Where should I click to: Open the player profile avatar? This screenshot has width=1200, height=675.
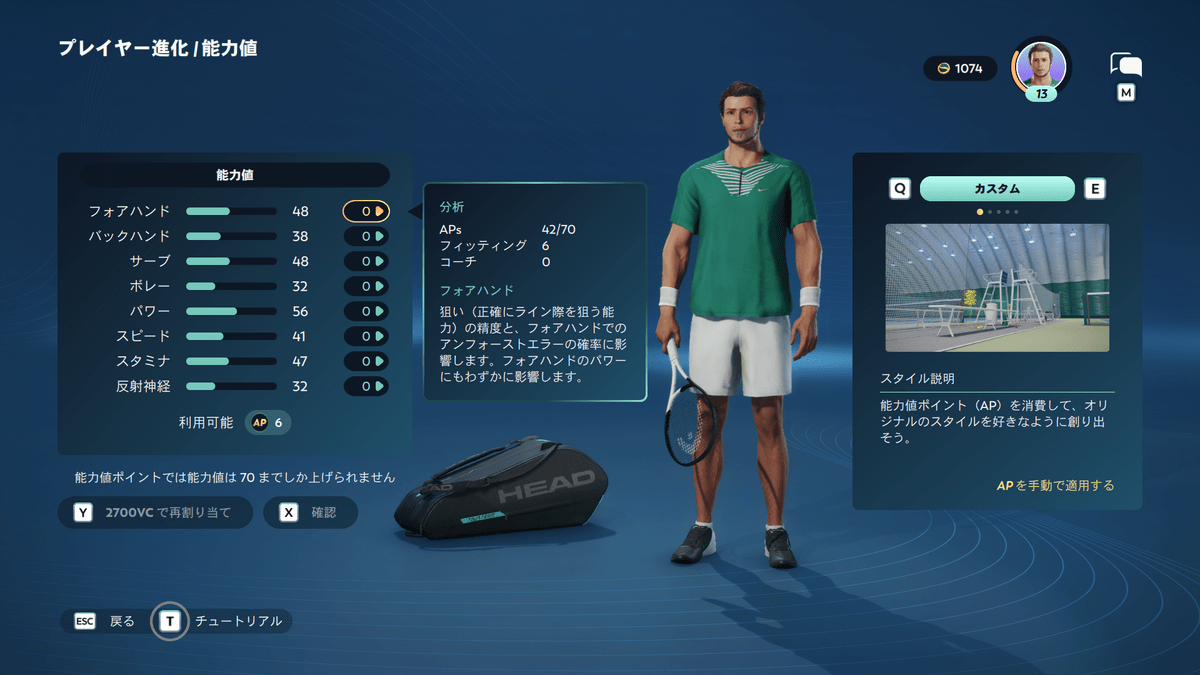[1040, 66]
